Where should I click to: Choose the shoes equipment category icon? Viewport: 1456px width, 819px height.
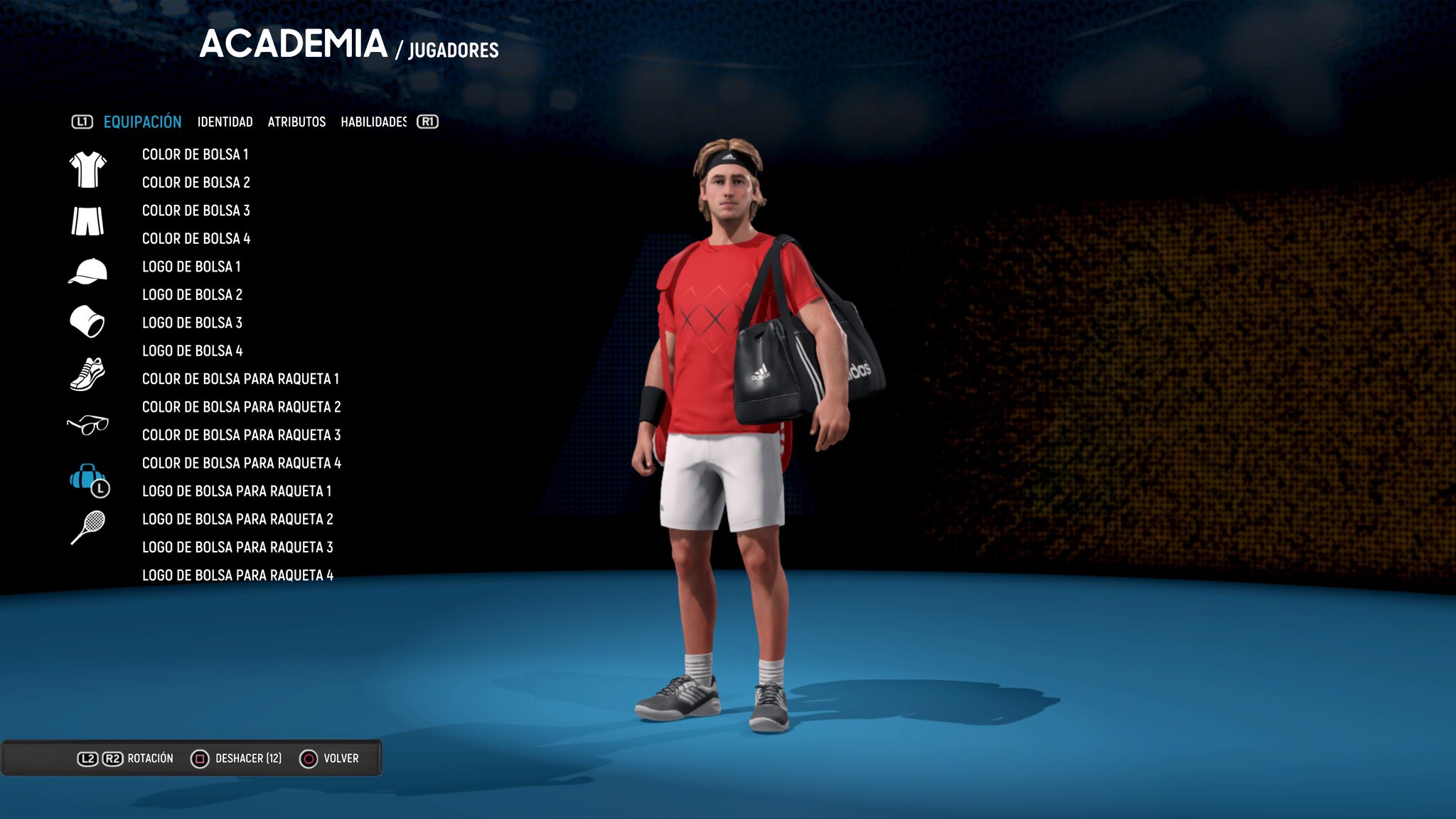pos(87,374)
